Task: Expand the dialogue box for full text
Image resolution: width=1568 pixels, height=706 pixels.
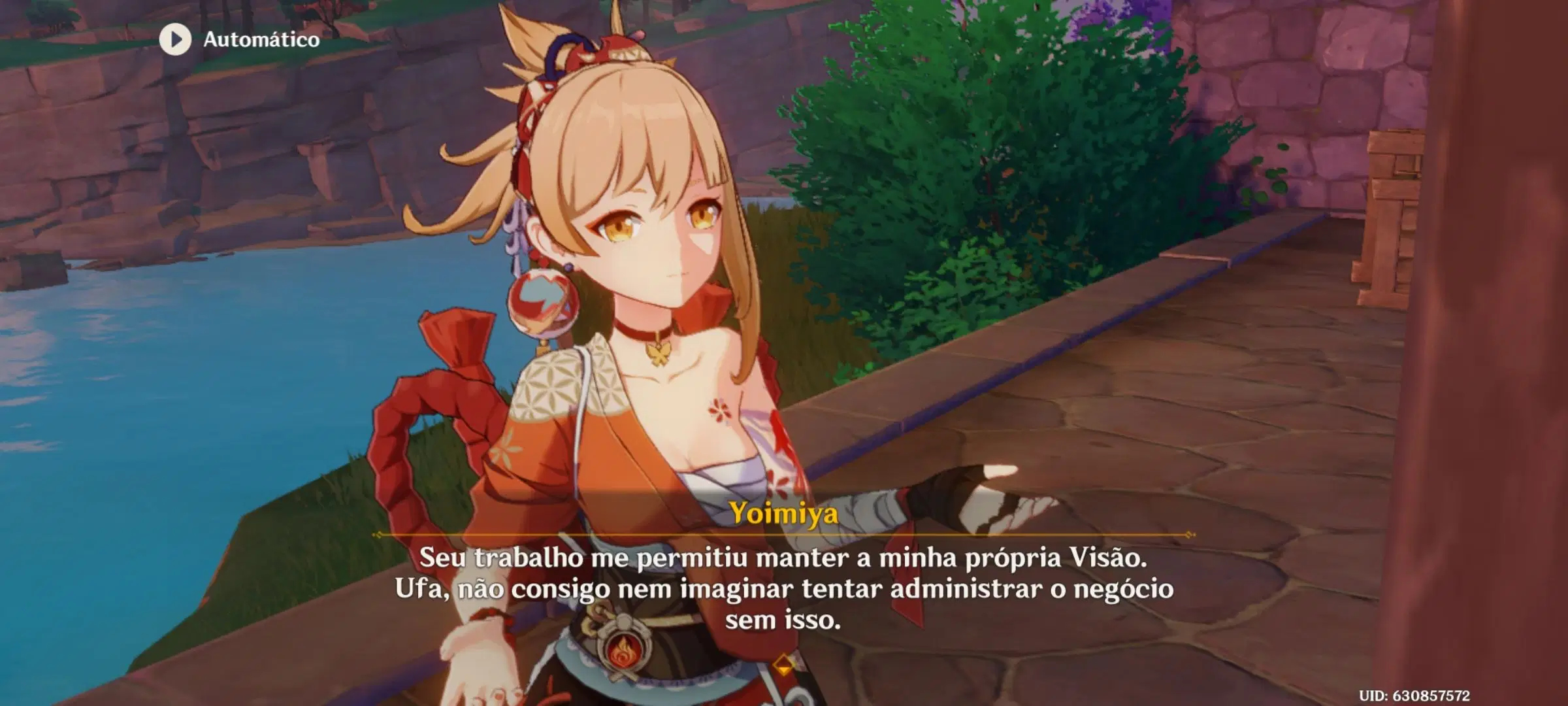Action: click(x=784, y=588)
